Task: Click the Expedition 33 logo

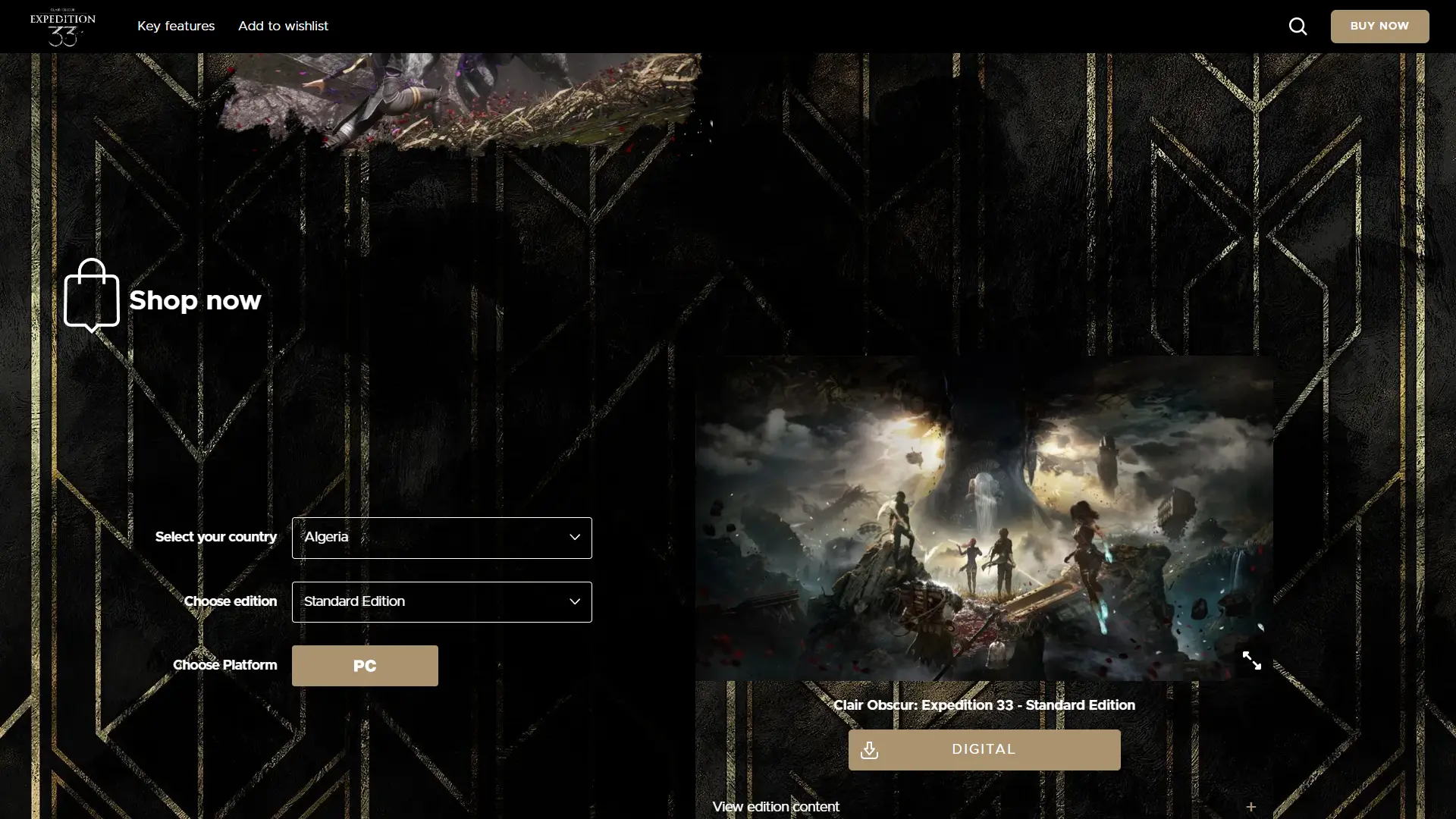Action: tap(63, 27)
